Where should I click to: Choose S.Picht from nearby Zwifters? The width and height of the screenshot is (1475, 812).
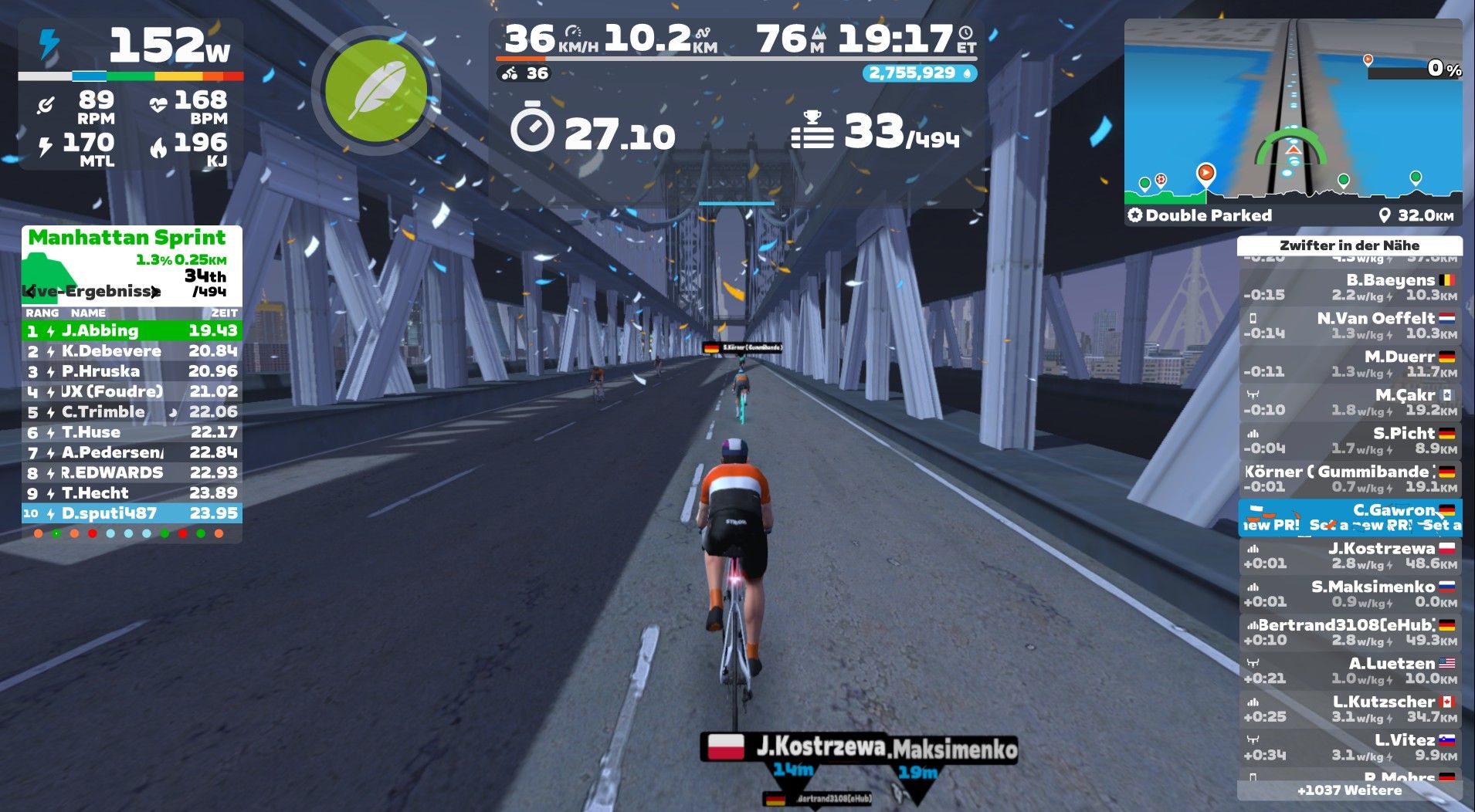coord(1349,440)
